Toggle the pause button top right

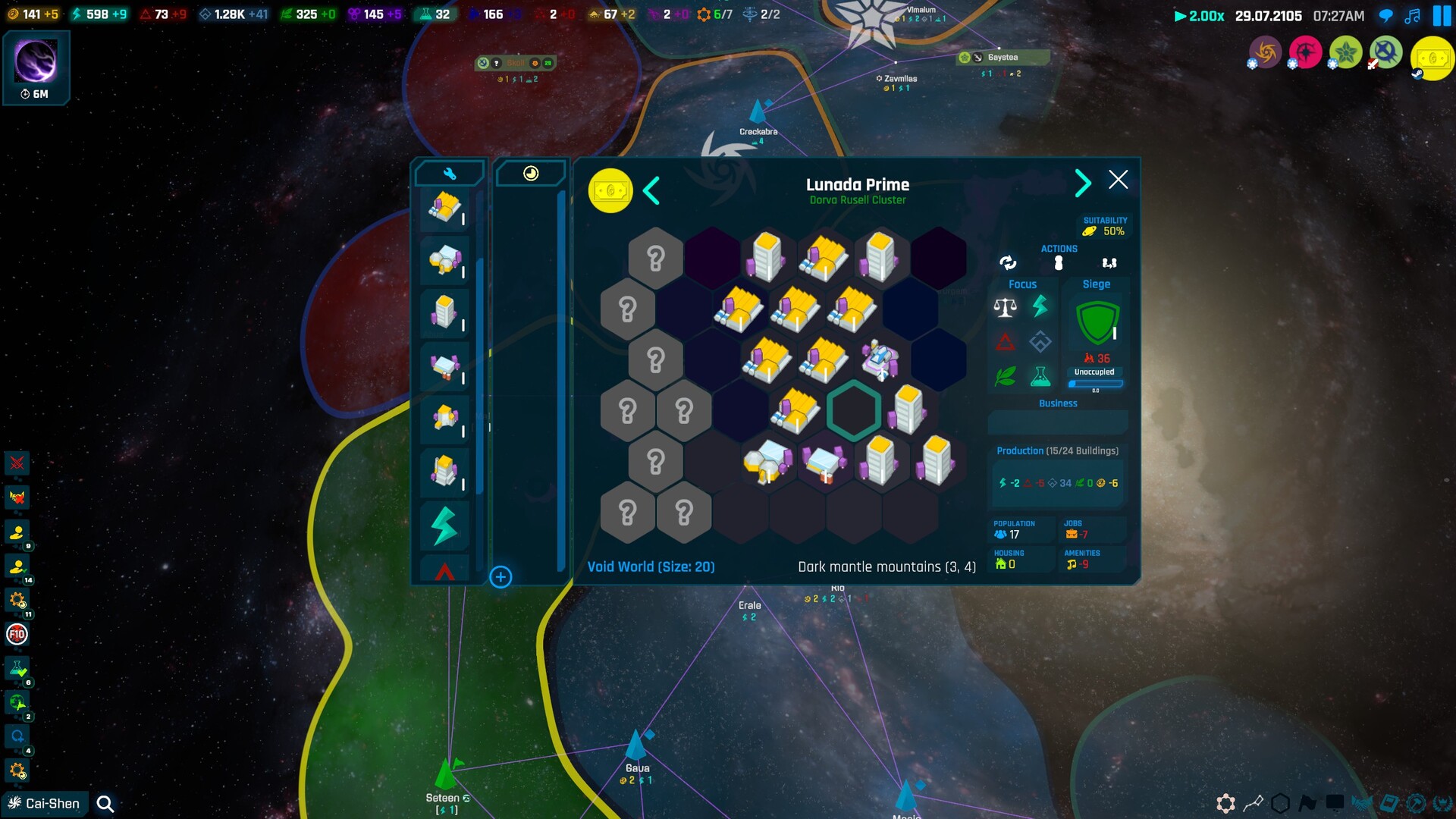[x=1440, y=15]
